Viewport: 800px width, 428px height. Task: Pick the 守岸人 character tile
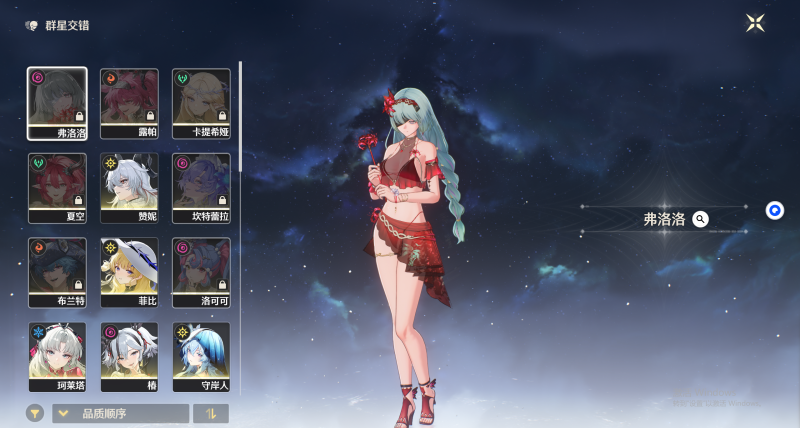(201, 356)
